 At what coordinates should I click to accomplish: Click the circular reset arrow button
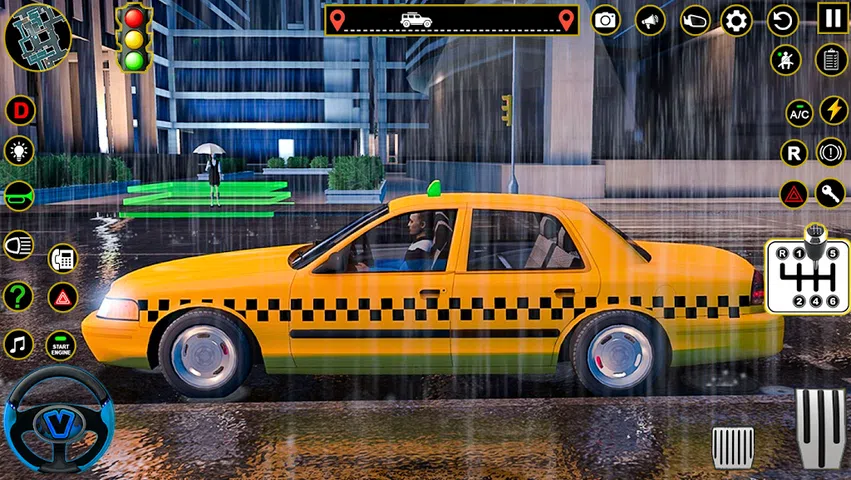pos(782,20)
